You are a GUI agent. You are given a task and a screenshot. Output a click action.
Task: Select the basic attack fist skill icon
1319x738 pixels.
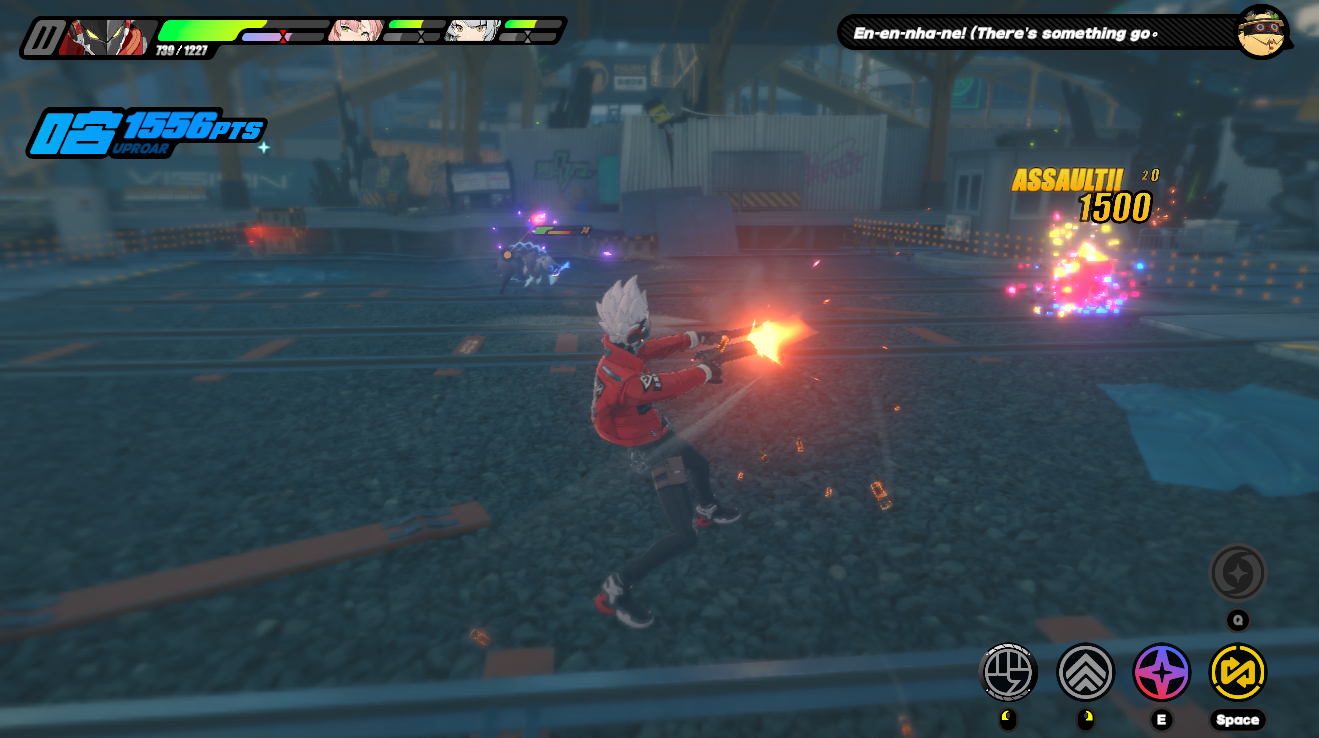[1009, 672]
